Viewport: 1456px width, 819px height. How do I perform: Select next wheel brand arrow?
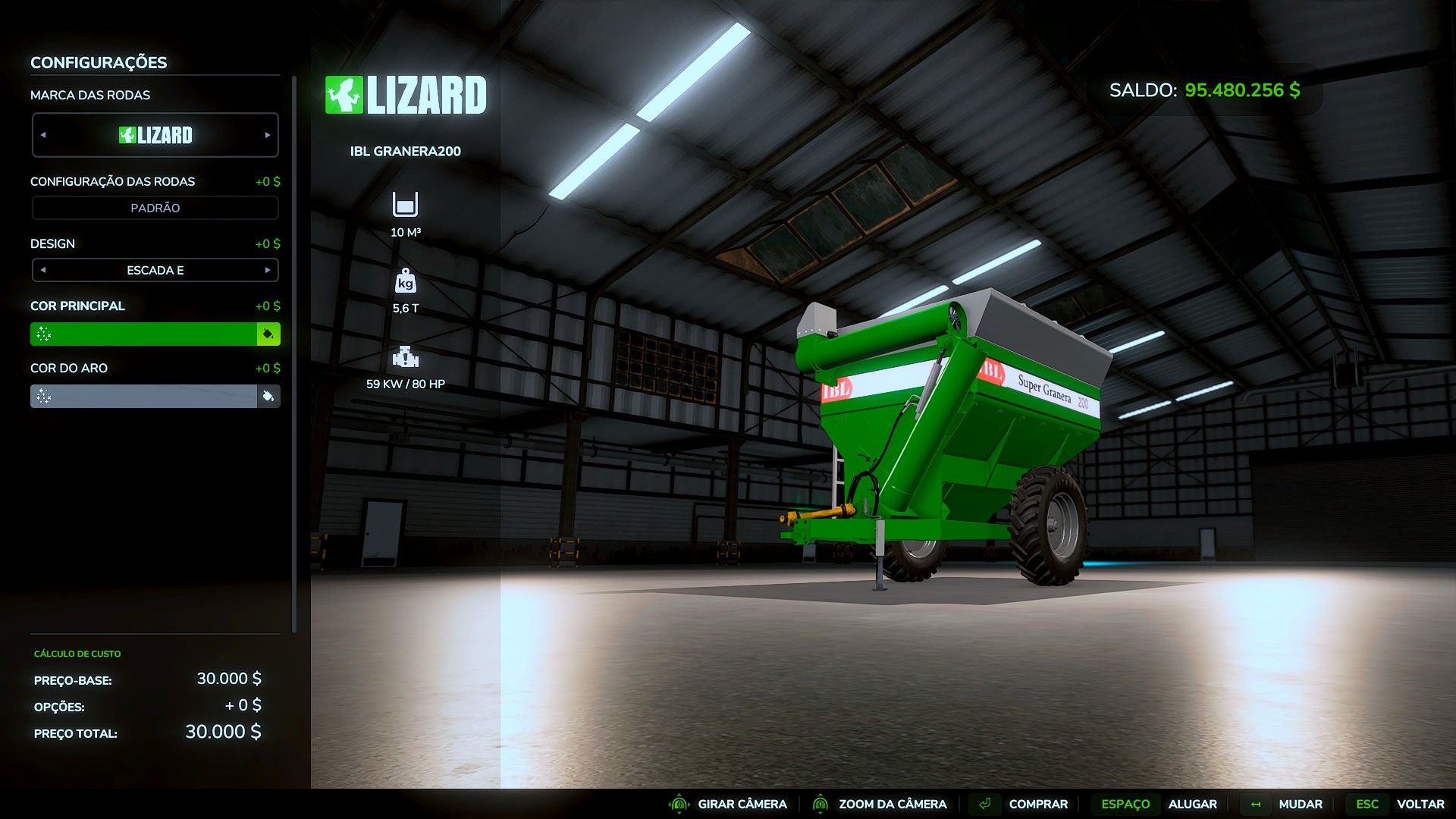click(x=268, y=135)
